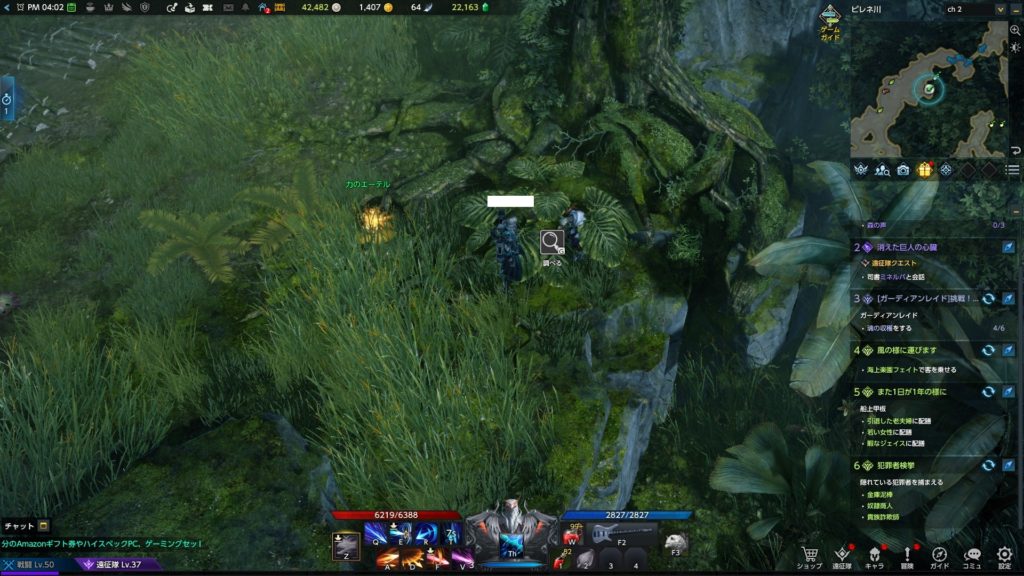The width and height of the screenshot is (1024, 576).
Task: Open the コミュ community menu
Action: pos(972,554)
